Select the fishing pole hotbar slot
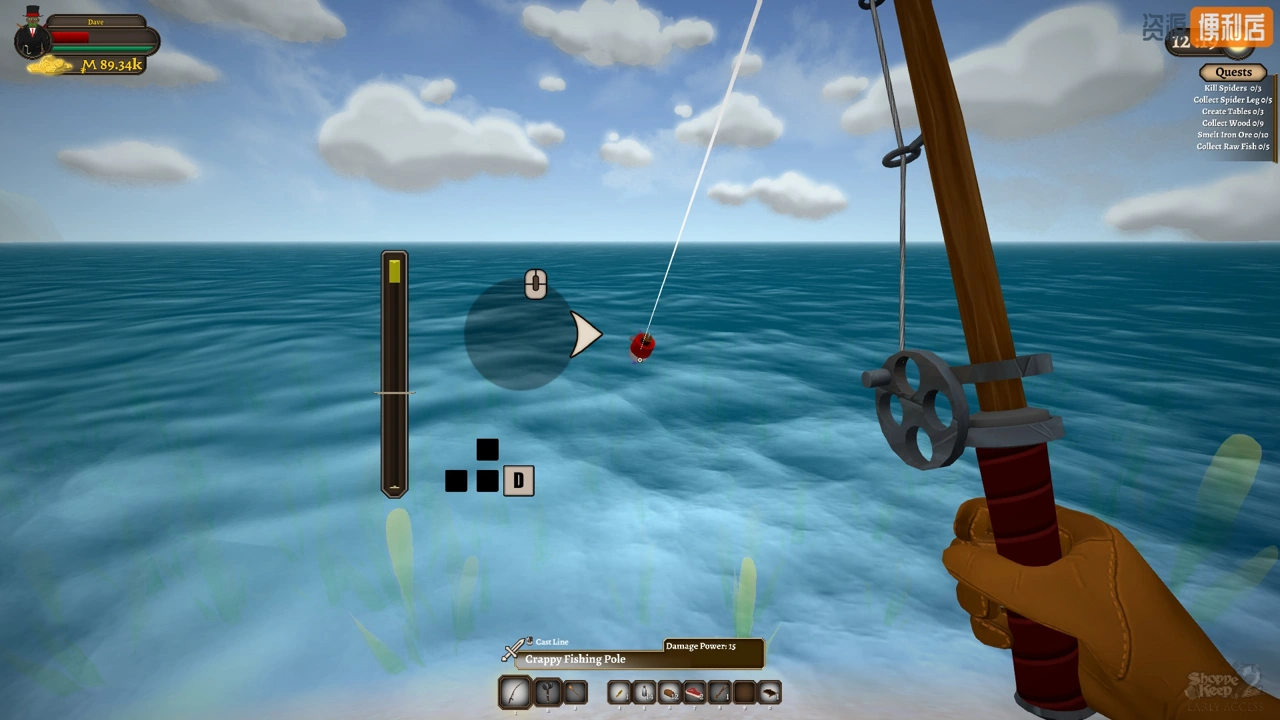 pyautogui.click(x=515, y=692)
